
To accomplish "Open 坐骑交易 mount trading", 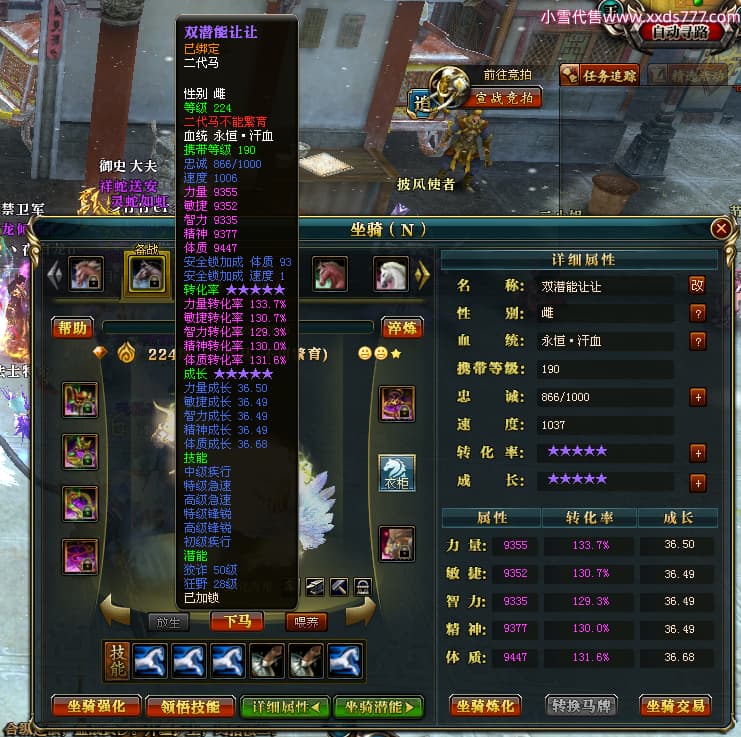I will (676, 706).
